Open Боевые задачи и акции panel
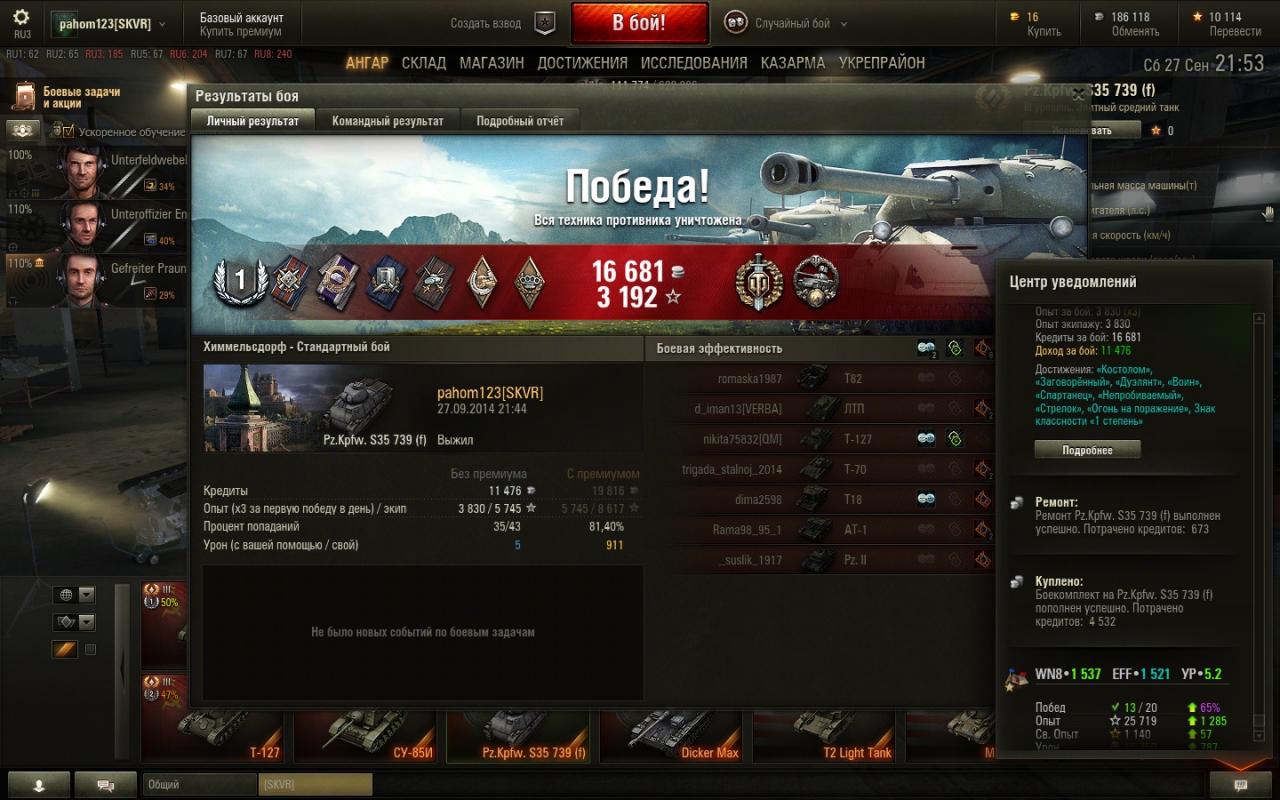Screen dimensions: 1280x800 [68, 97]
